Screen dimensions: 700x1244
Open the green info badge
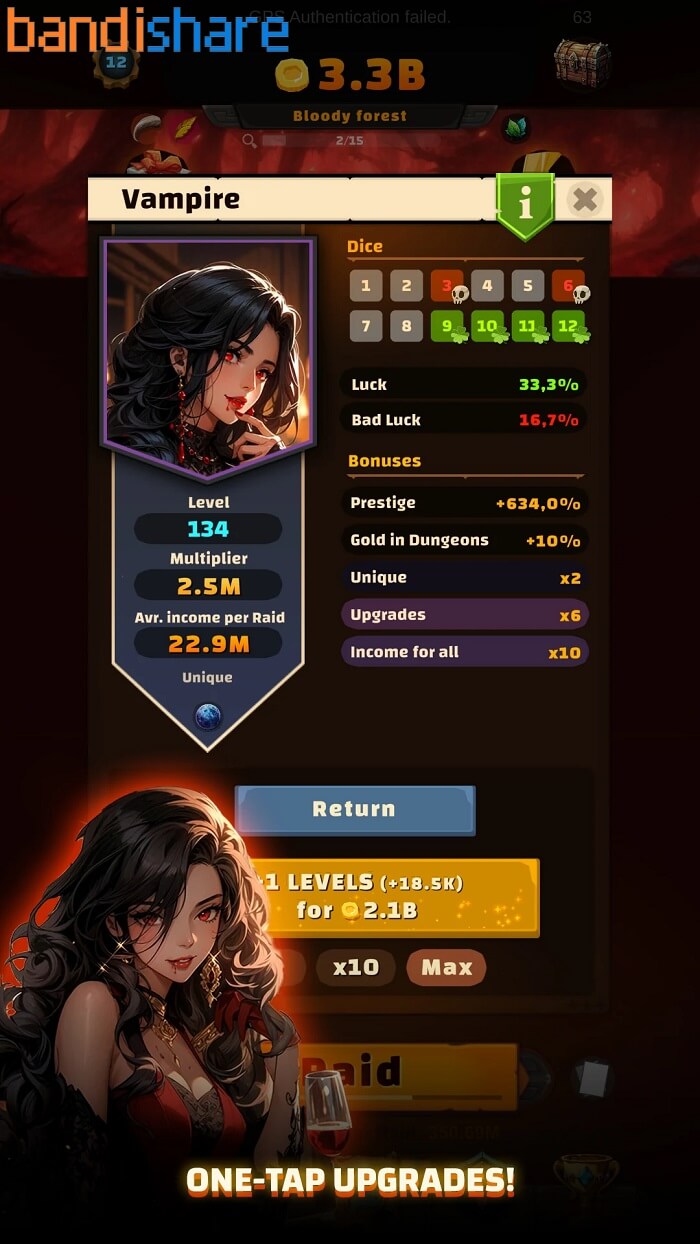(524, 203)
